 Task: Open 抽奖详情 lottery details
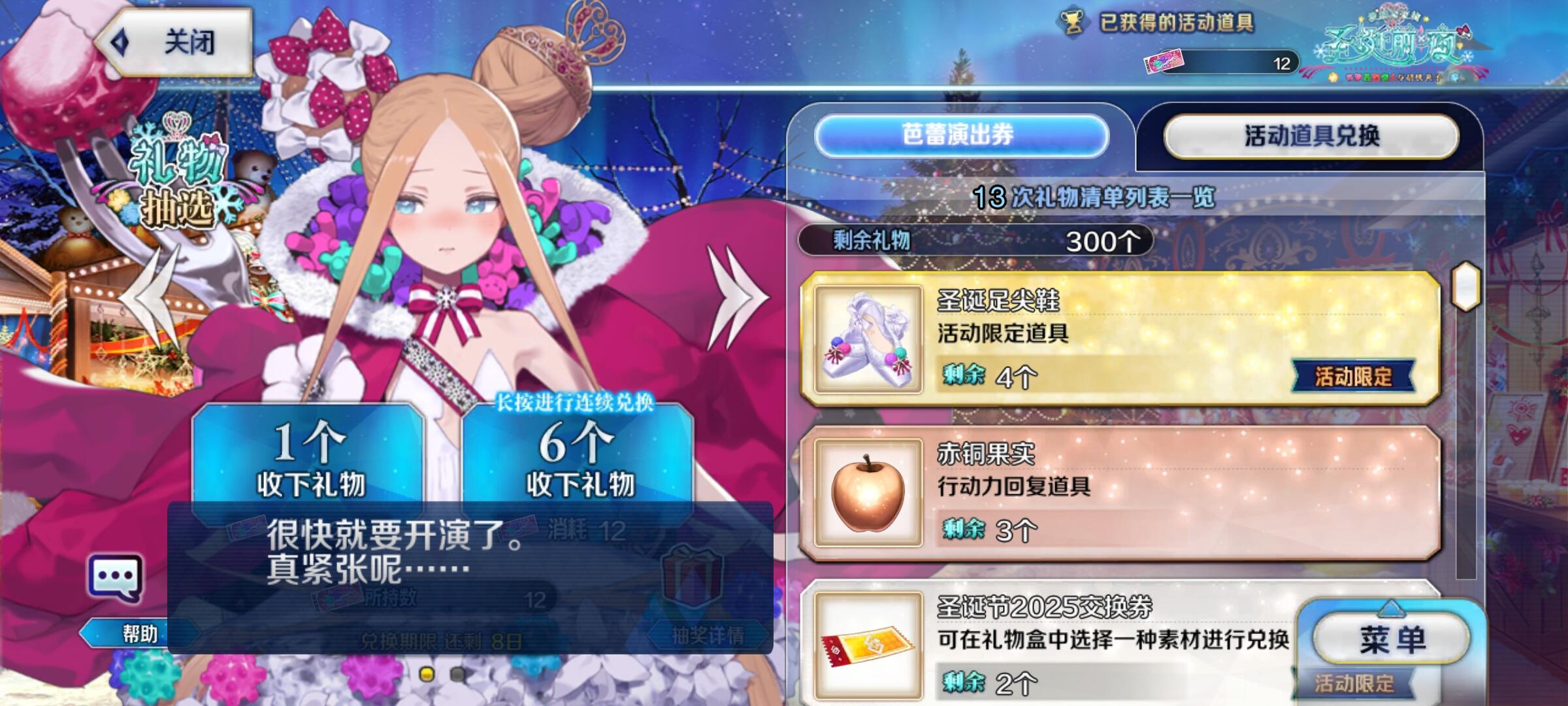click(707, 634)
